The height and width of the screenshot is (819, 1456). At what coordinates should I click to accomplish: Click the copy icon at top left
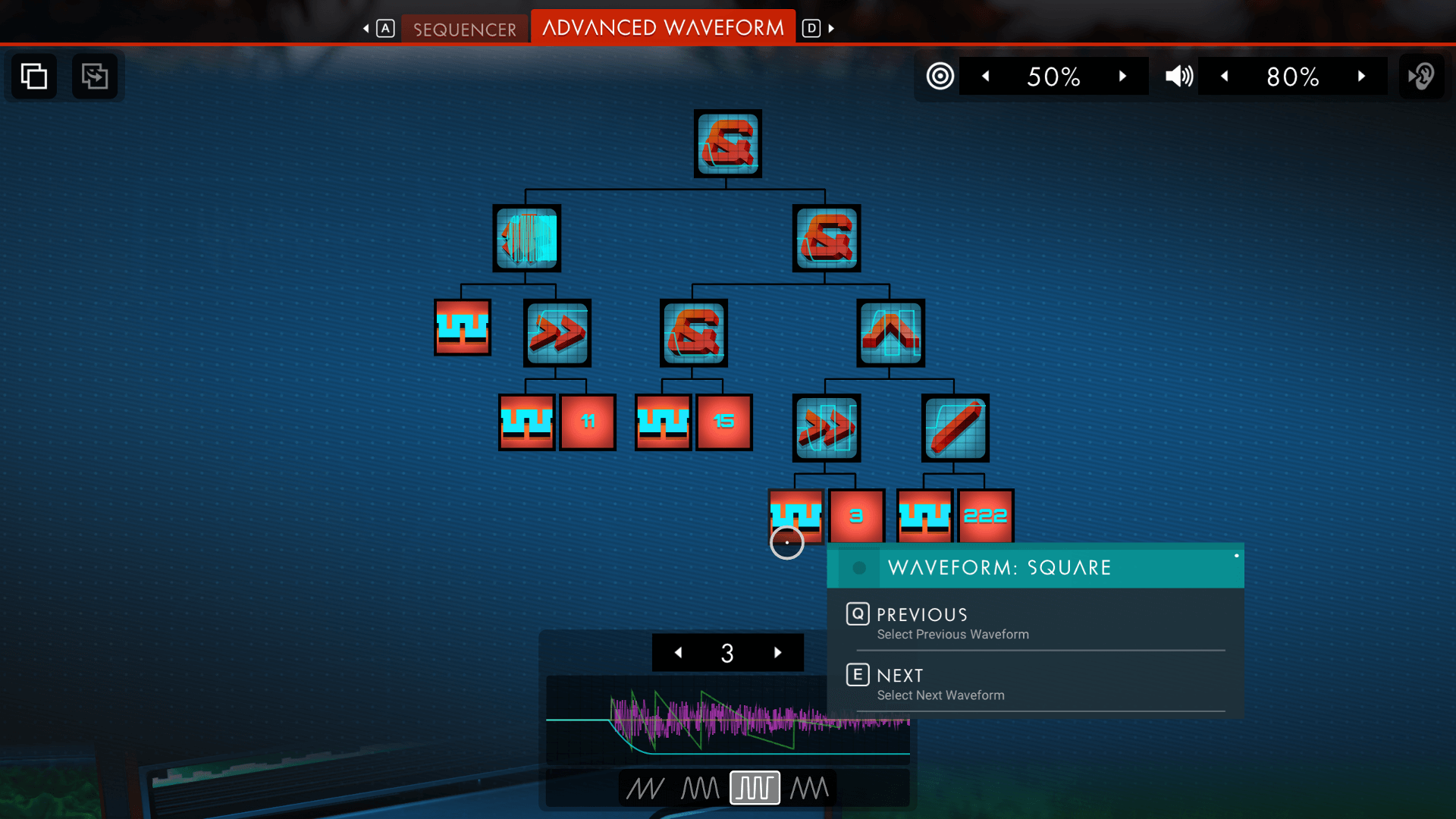tap(34, 76)
